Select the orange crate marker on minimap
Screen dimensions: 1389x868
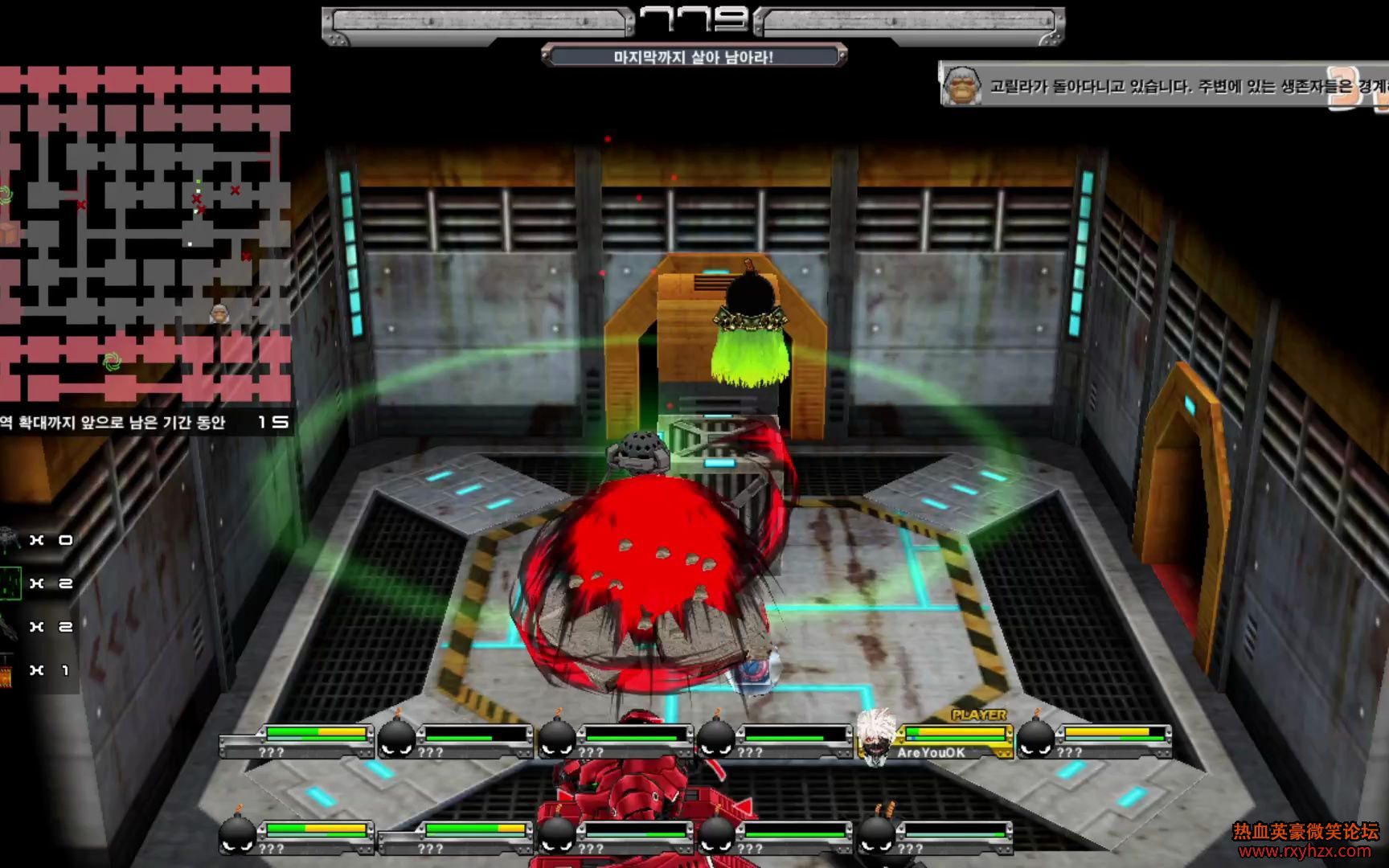click(8, 233)
